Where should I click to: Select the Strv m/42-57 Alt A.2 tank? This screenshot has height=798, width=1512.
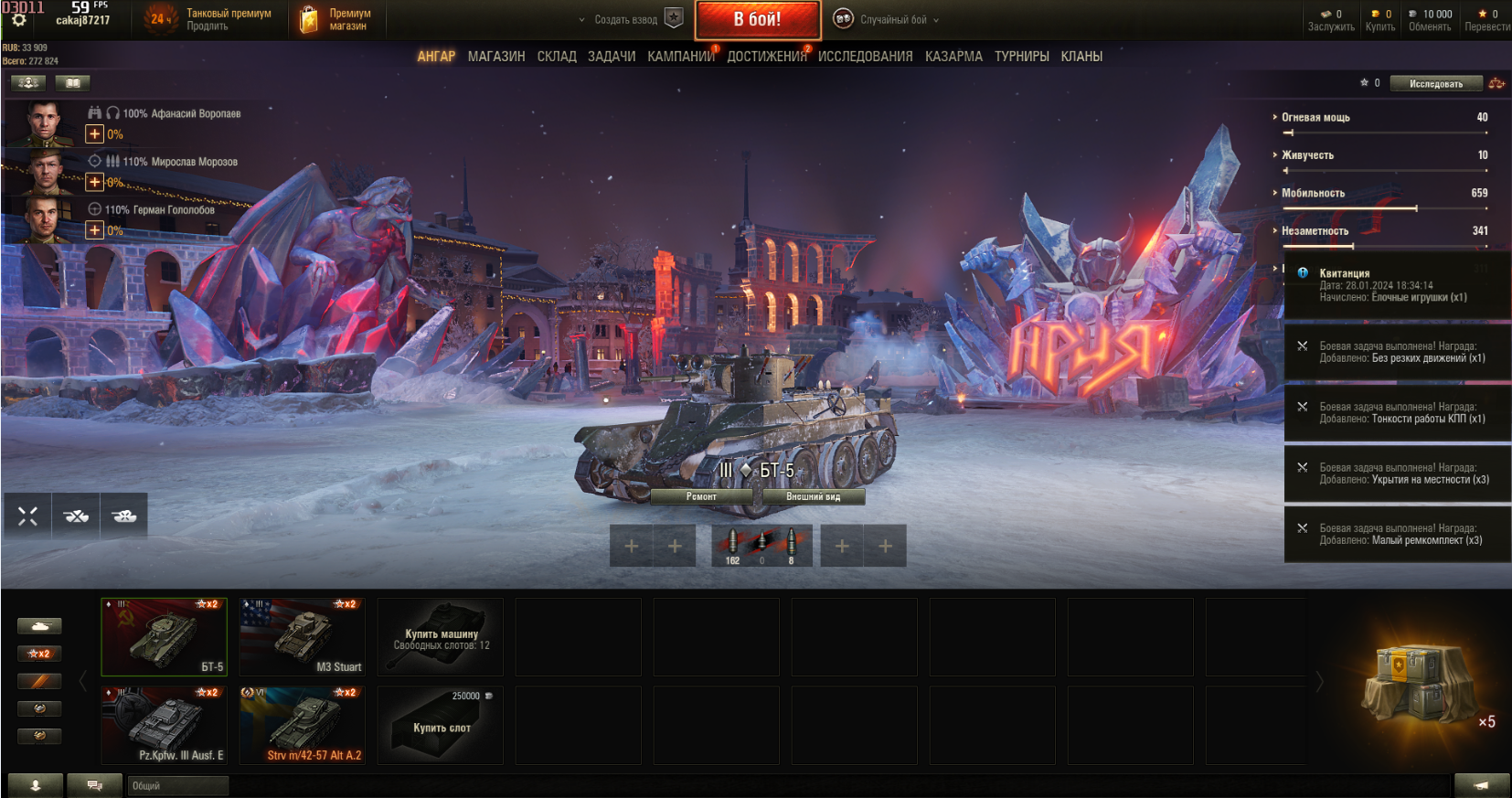303,725
